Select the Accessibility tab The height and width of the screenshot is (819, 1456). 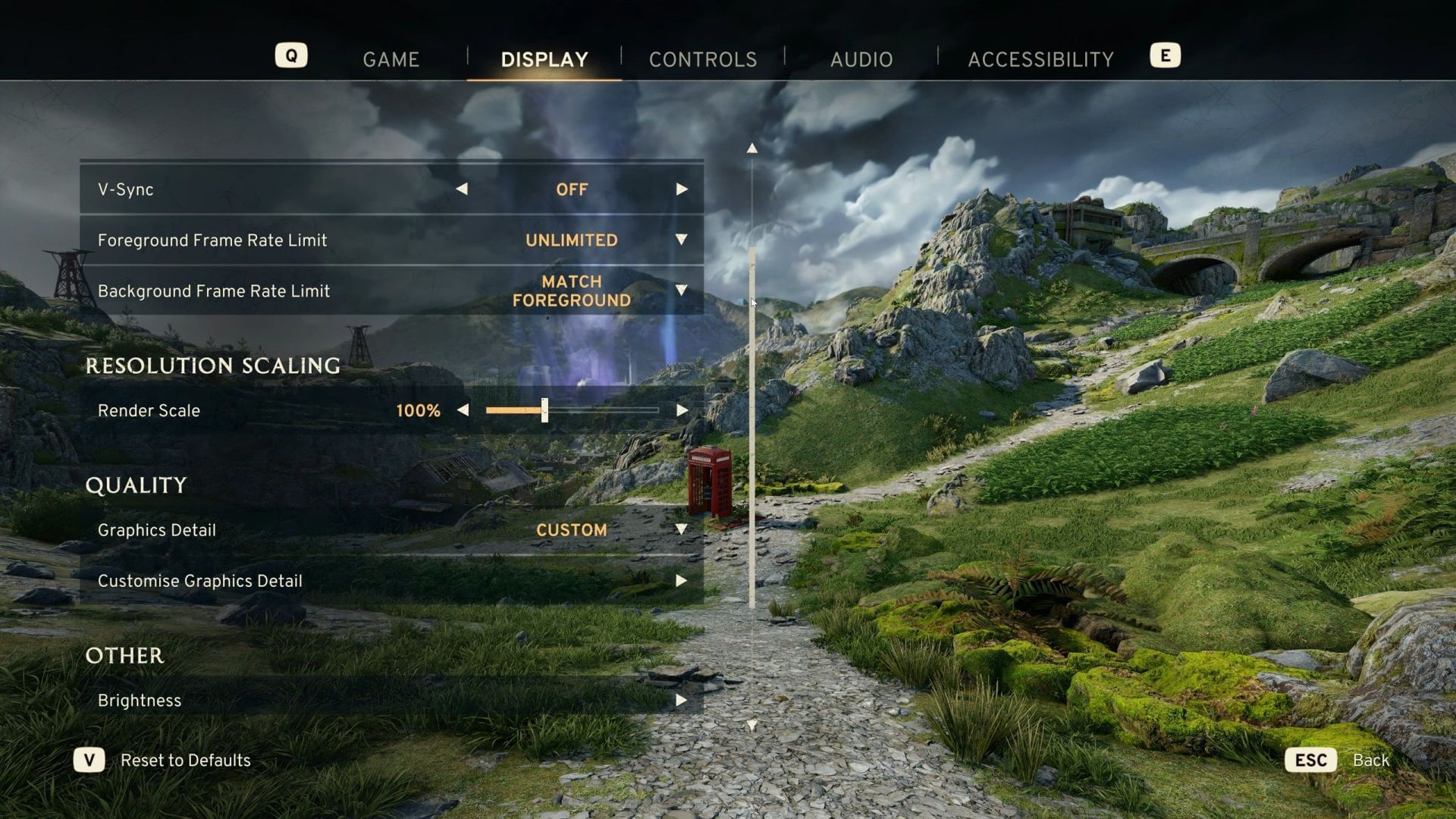(1040, 59)
